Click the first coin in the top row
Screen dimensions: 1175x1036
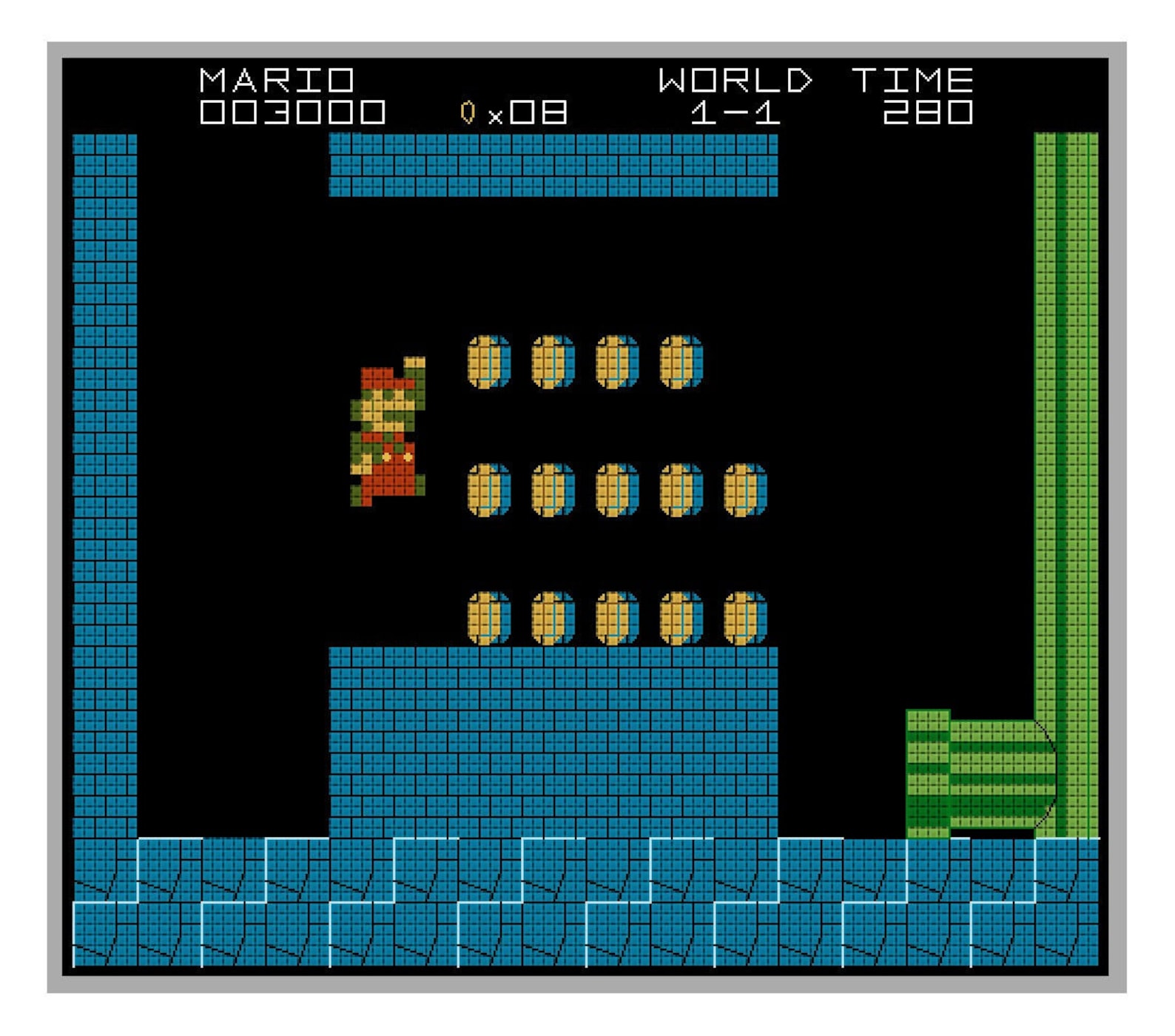pyautogui.click(x=487, y=360)
